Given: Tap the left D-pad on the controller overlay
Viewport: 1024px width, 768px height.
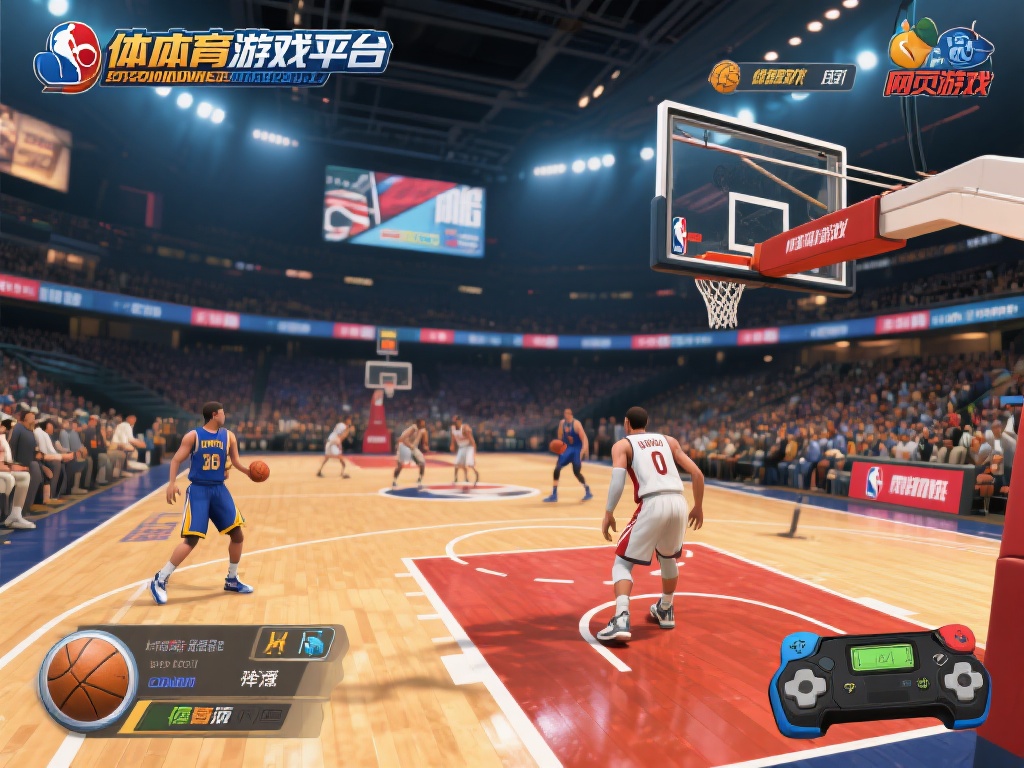Looking at the screenshot, I should point(804,687).
